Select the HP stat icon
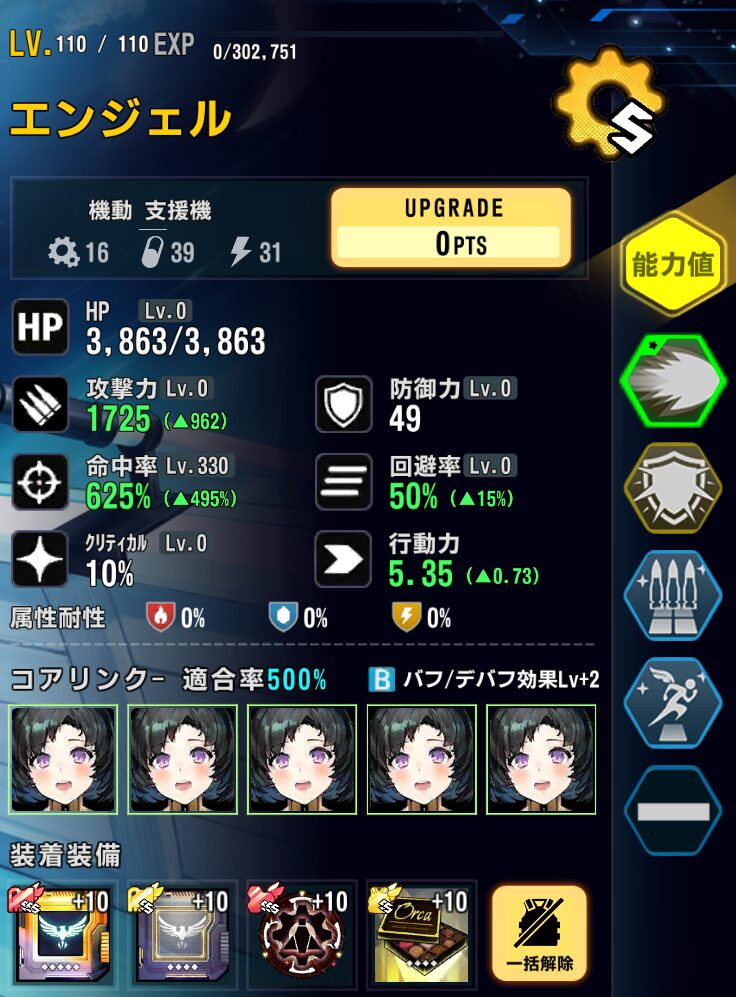The width and height of the screenshot is (736, 997). click(40, 328)
